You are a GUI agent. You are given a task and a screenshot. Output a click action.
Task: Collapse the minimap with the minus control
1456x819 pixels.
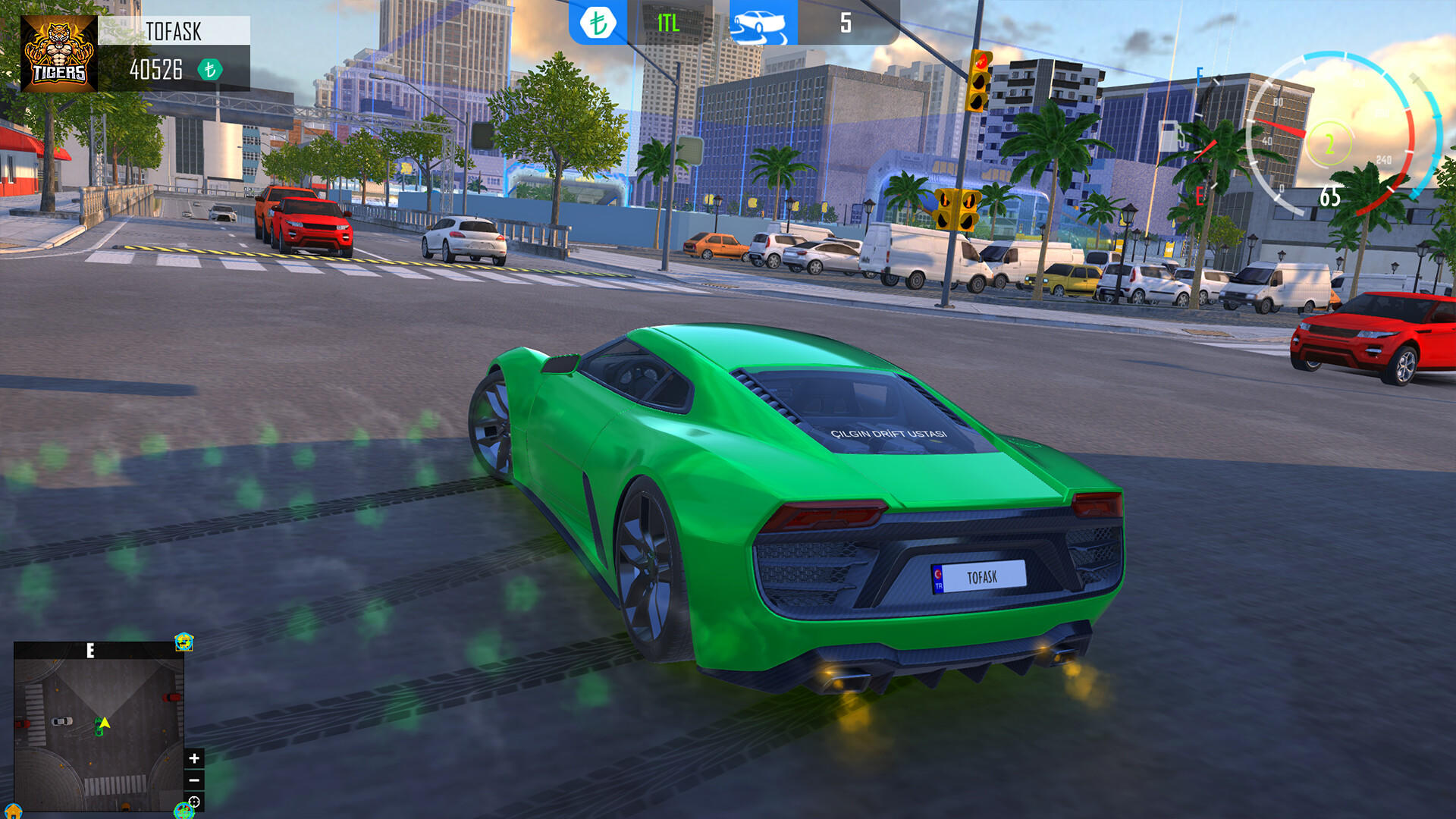click(193, 780)
